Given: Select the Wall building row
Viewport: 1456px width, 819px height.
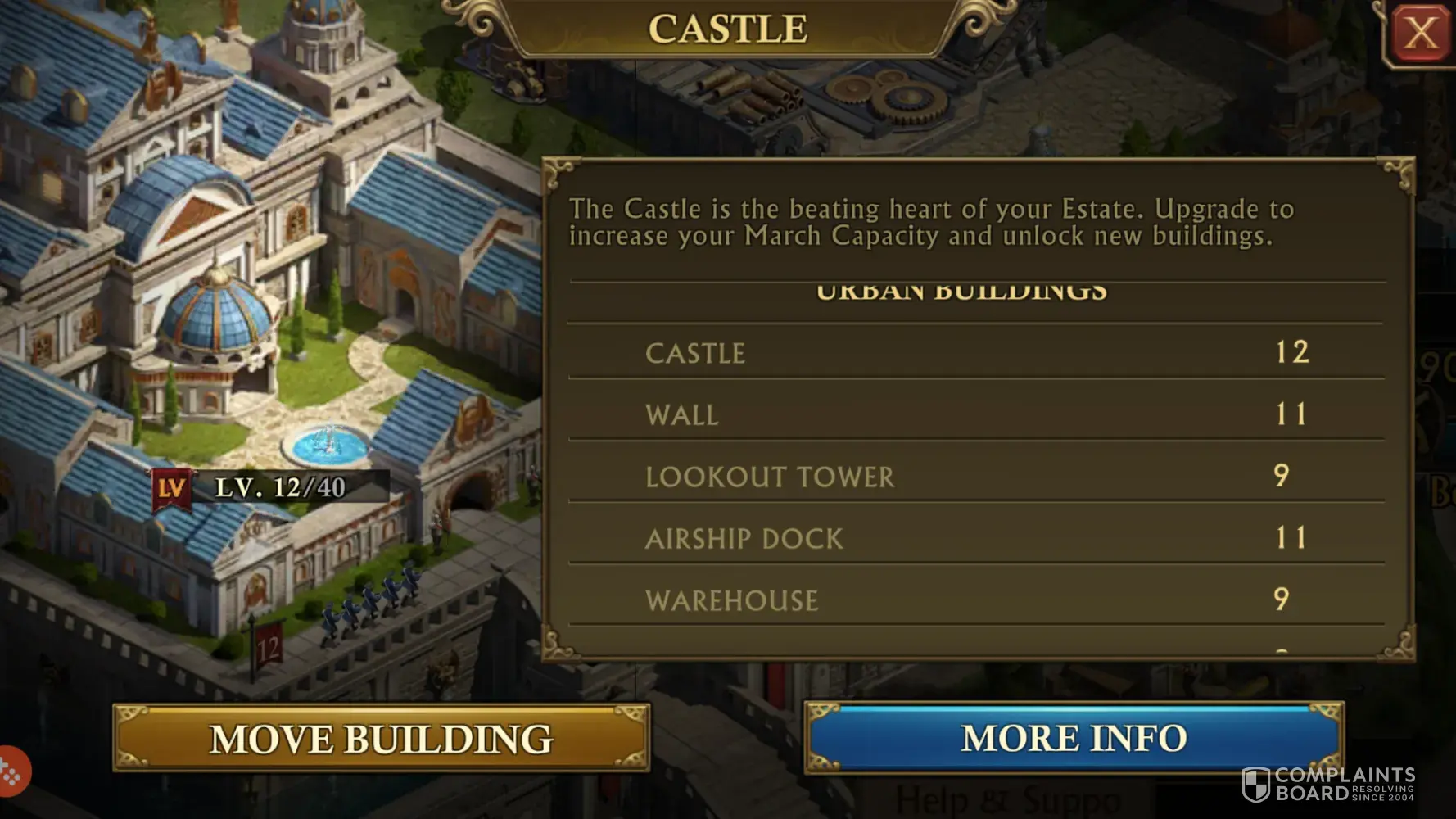Looking at the screenshot, I should tap(976, 414).
